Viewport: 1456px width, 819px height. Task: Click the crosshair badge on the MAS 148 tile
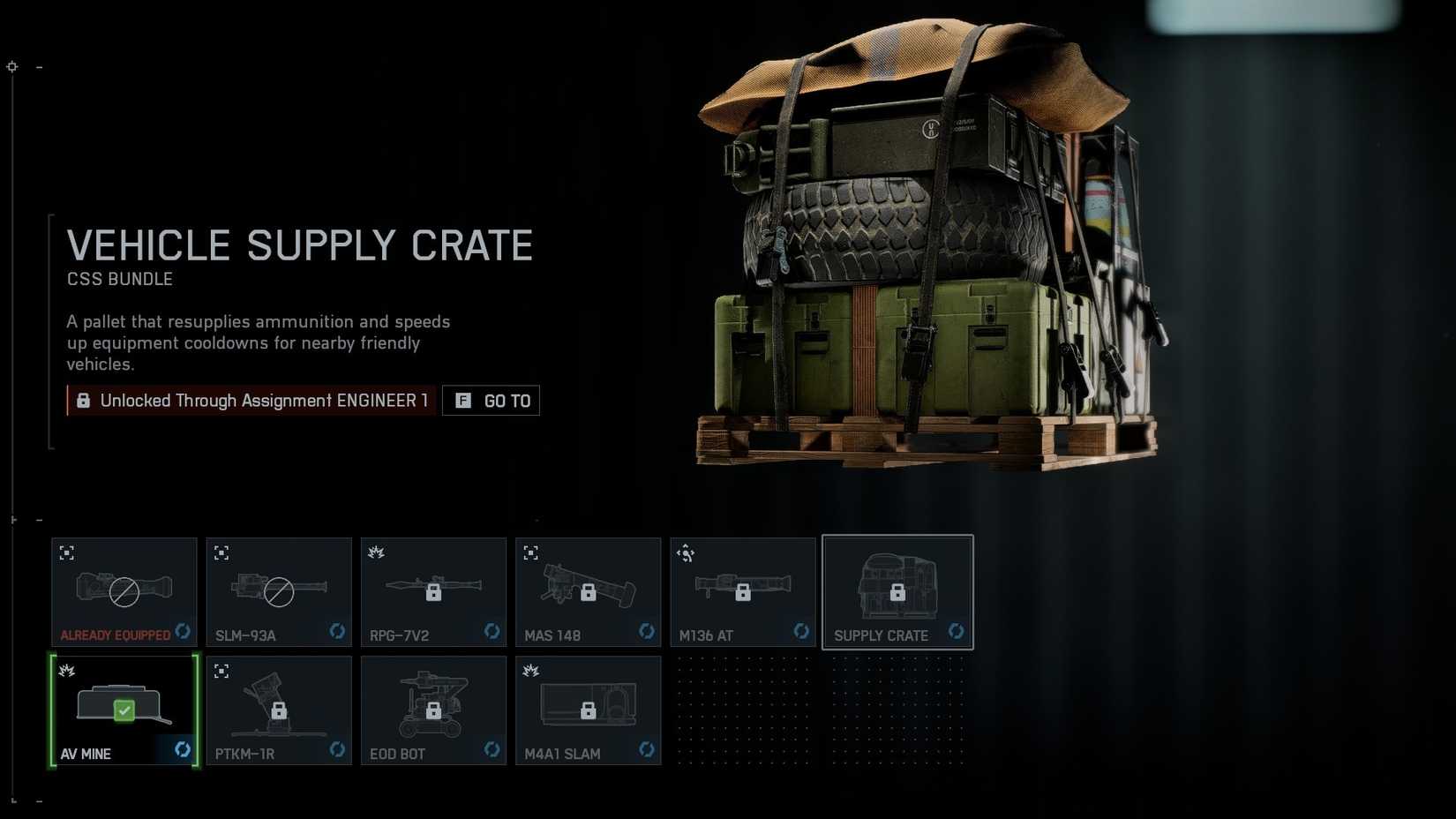(531, 552)
